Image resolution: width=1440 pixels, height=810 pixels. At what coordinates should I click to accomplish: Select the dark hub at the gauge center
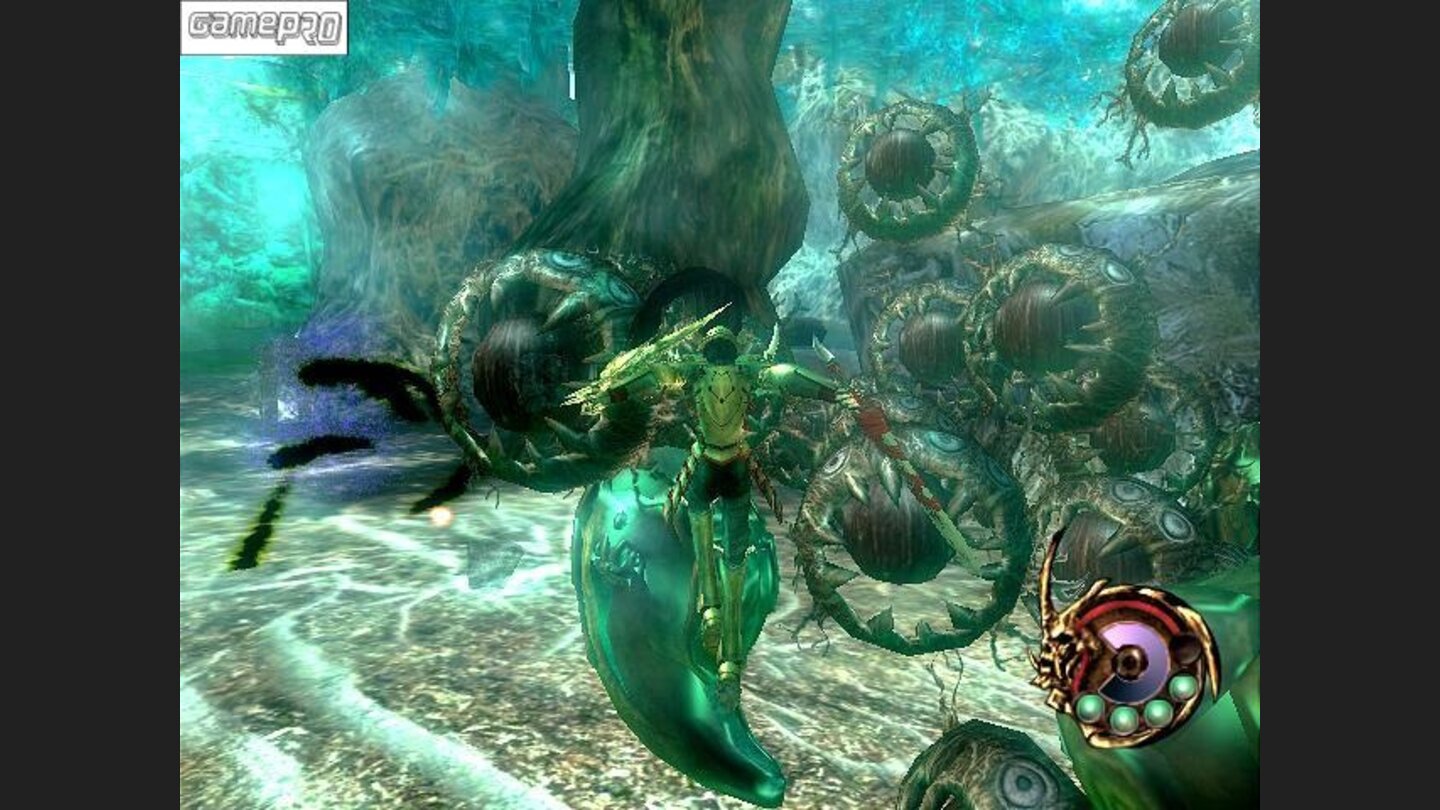pos(1130,663)
